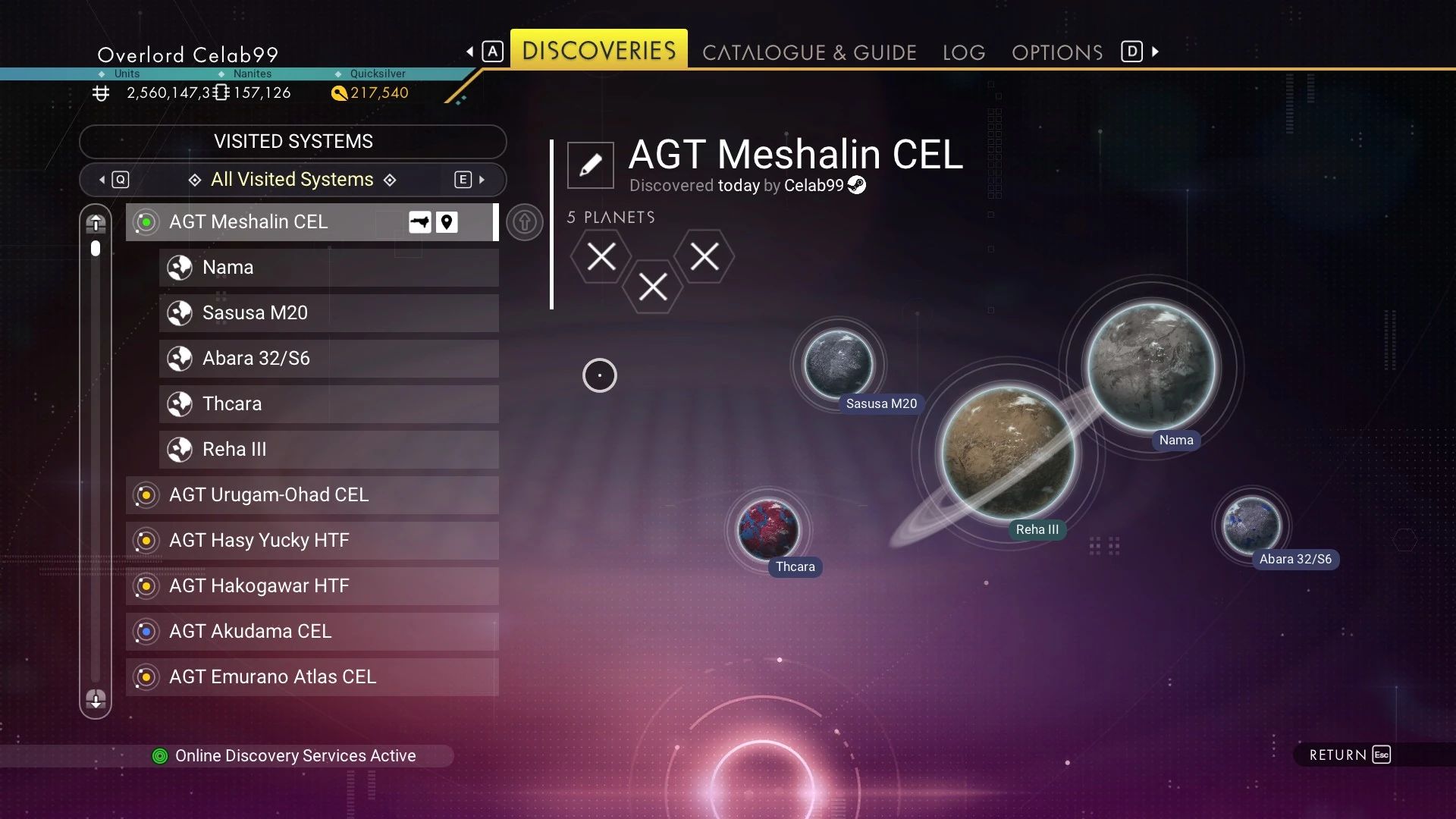The height and width of the screenshot is (819, 1456).
Task: Select Reha III in the list
Action: pyautogui.click(x=328, y=450)
